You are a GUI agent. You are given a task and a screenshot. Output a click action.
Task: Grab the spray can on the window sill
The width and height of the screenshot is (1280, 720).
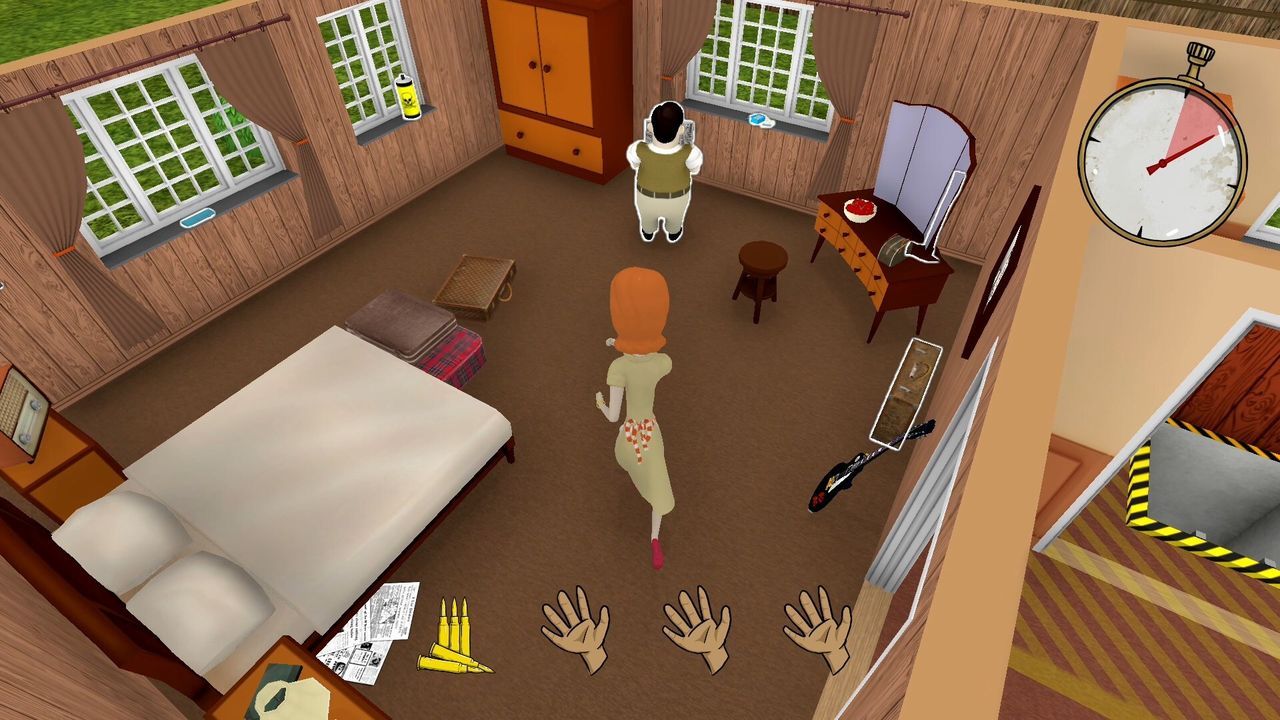pos(409,101)
